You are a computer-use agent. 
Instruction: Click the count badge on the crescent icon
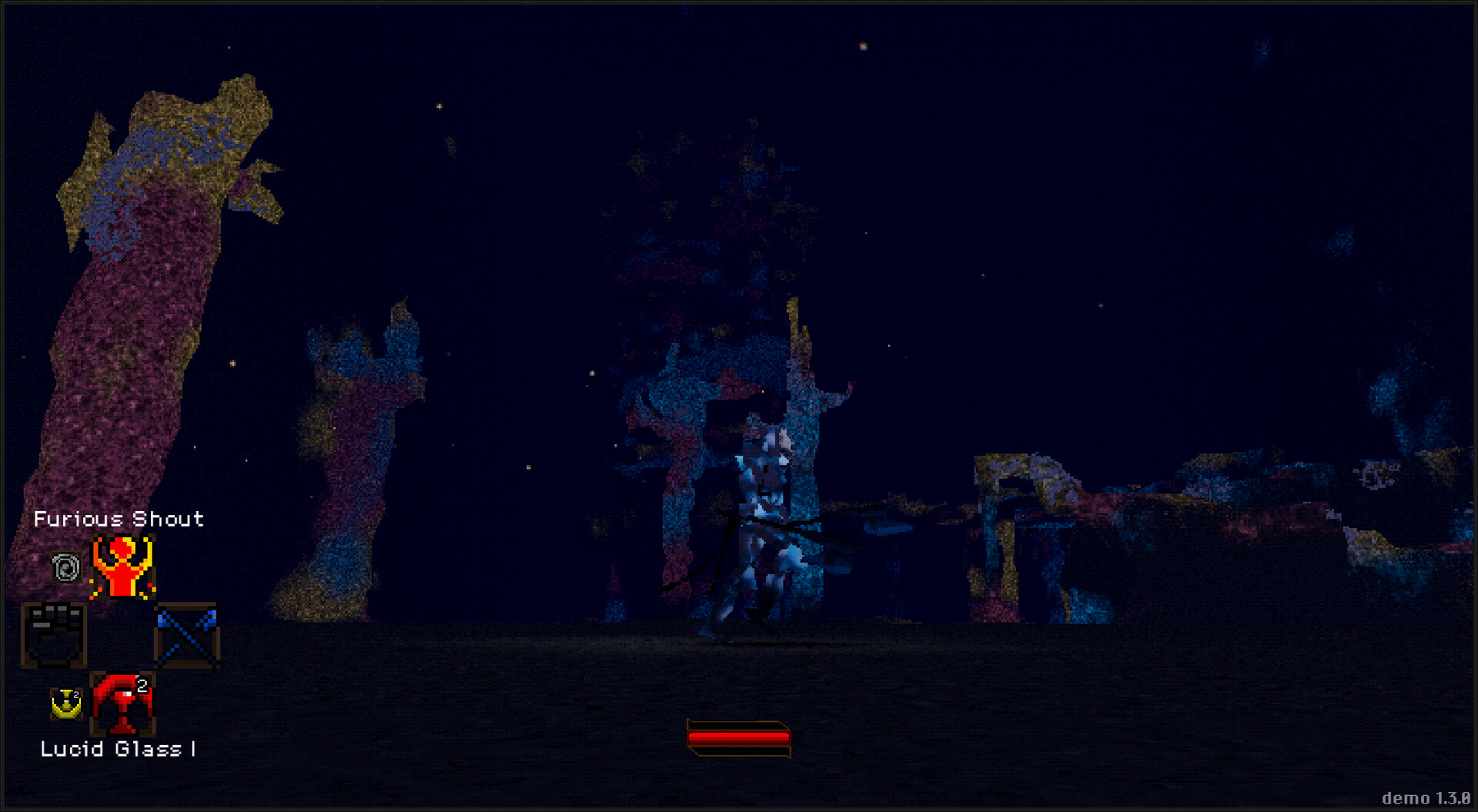coord(76,694)
